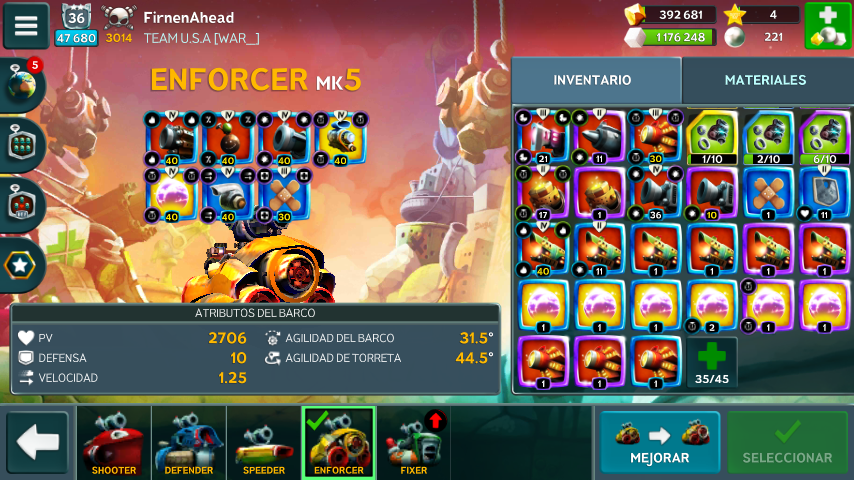Select the Shooter boat
Screen dimensions: 854x480
pyautogui.click(x=114, y=442)
